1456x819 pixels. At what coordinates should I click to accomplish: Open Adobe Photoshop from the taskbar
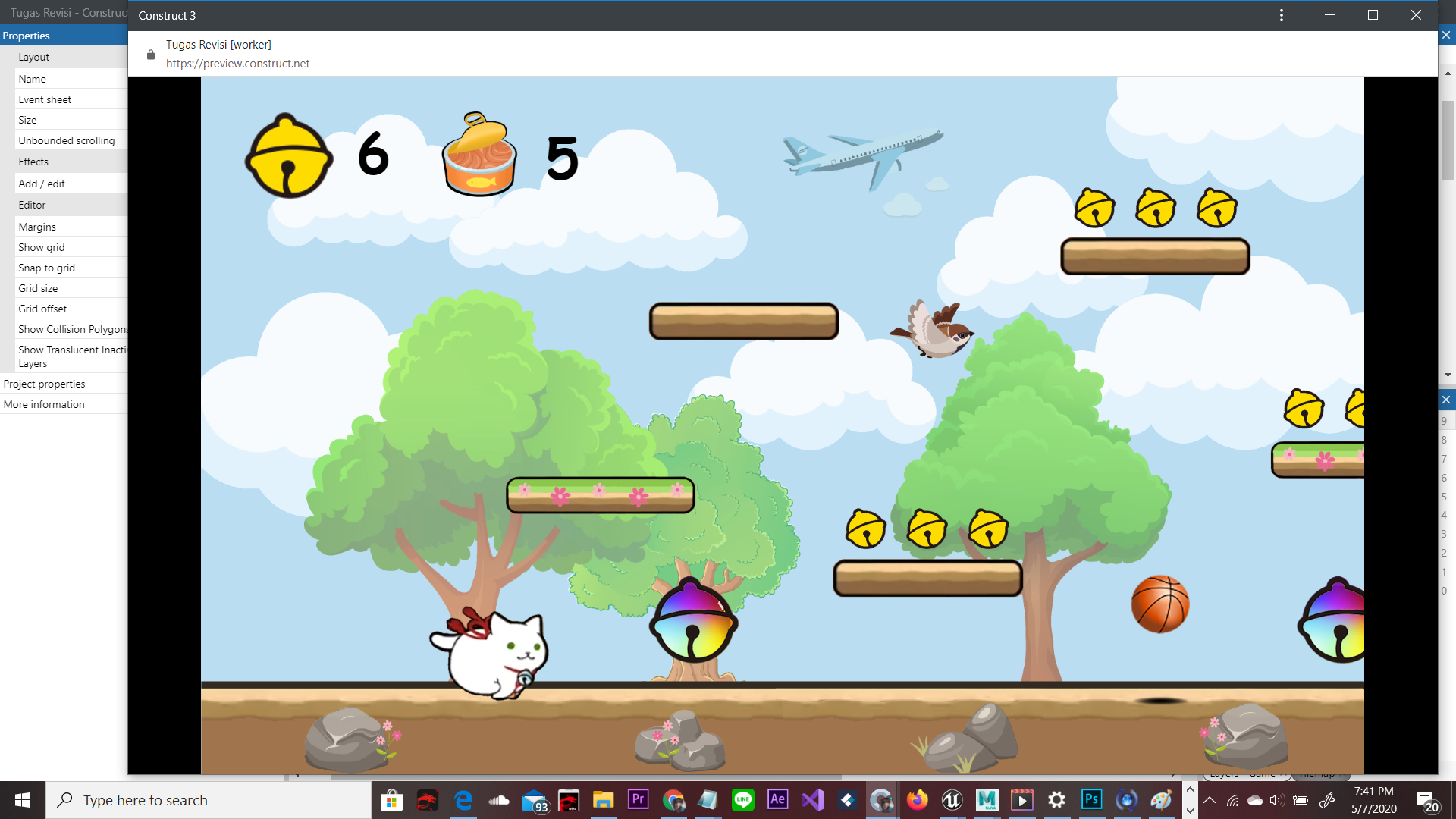[x=1090, y=799]
